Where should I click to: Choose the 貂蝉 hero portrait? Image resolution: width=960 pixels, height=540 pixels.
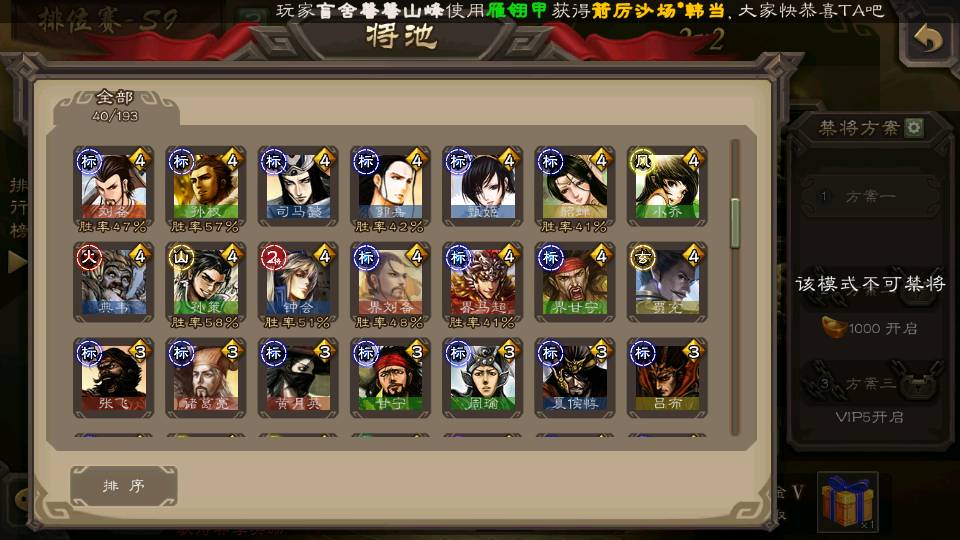575,185
